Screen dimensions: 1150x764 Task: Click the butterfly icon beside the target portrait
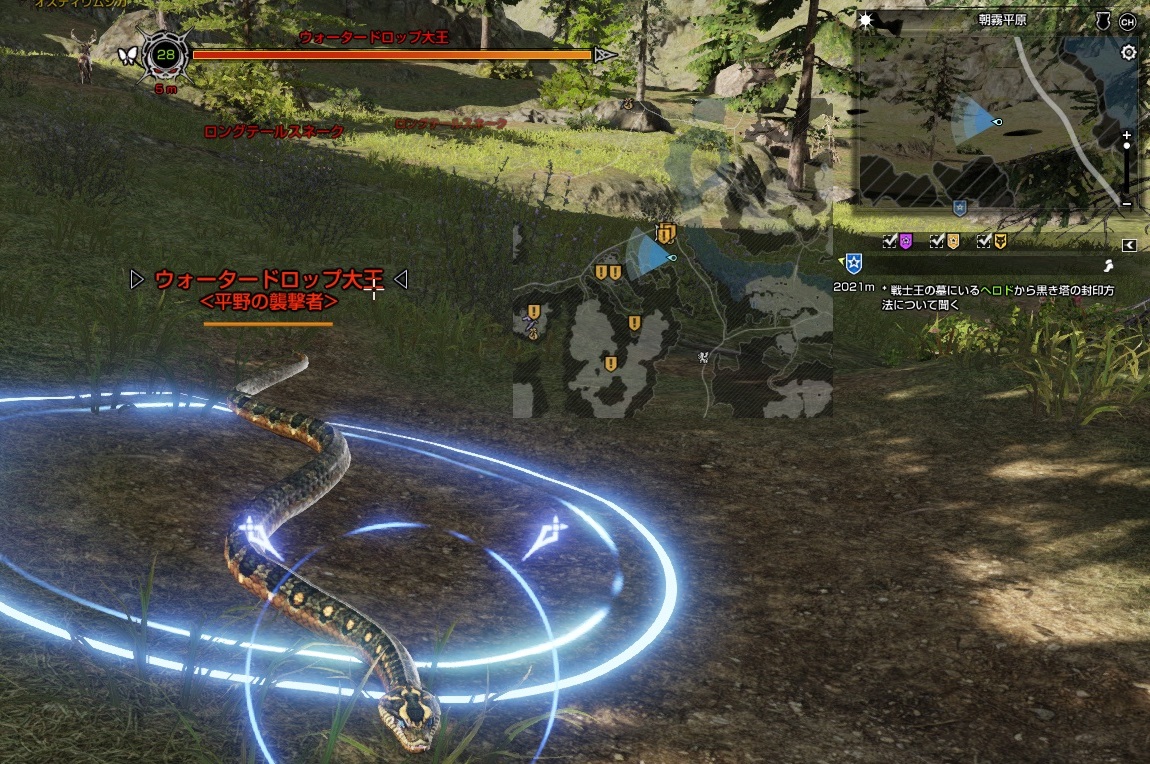pos(127,55)
